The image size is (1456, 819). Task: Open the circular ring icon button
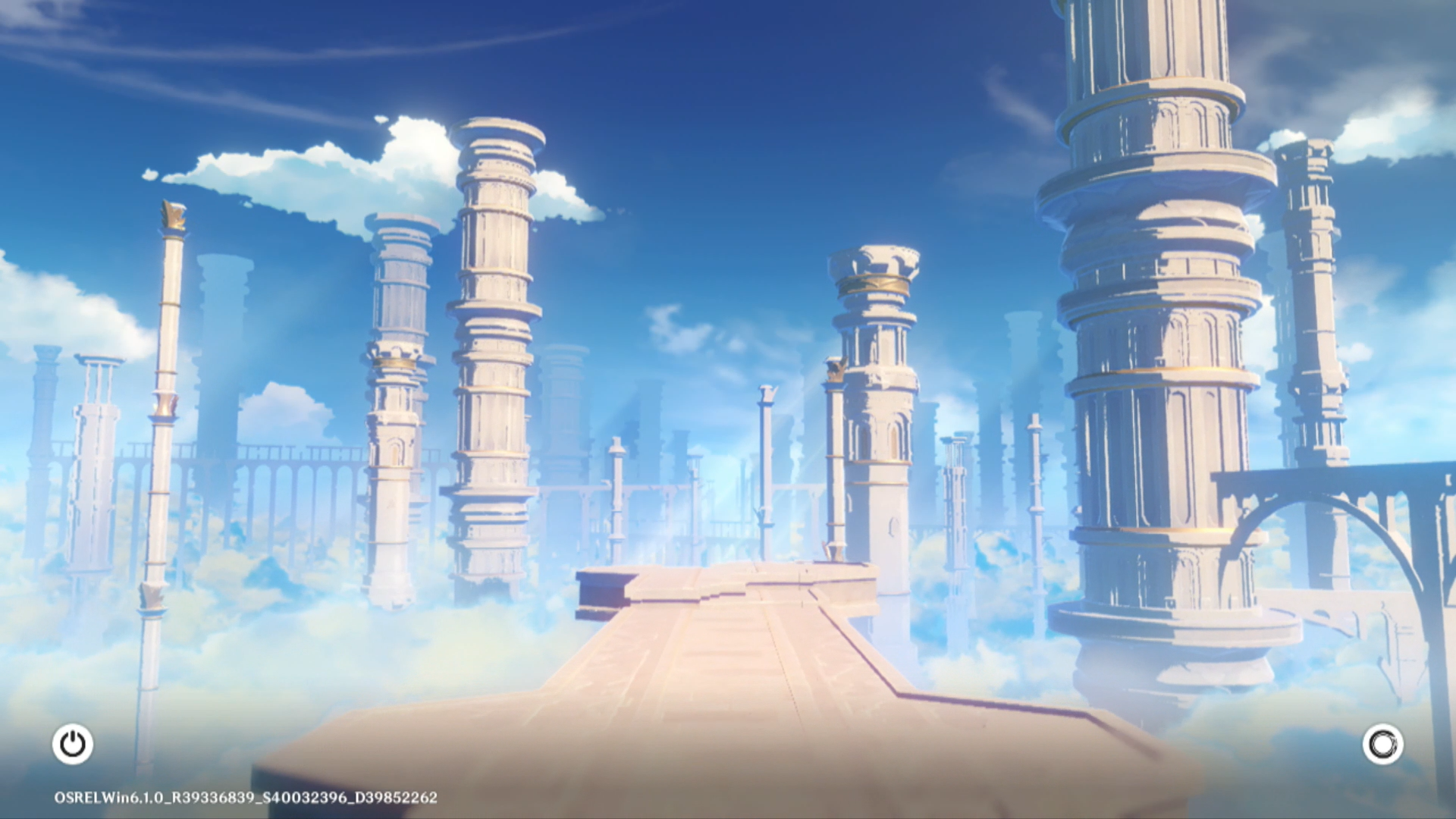1382,744
